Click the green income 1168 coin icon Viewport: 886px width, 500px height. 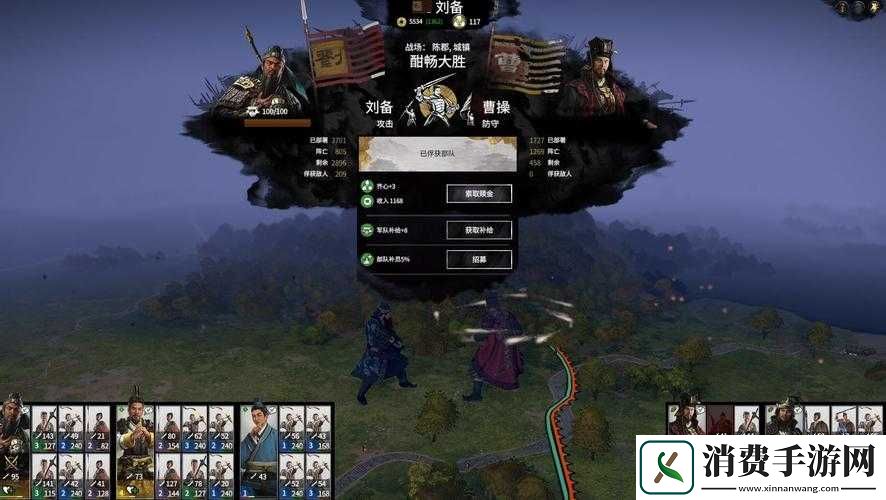[x=367, y=201]
